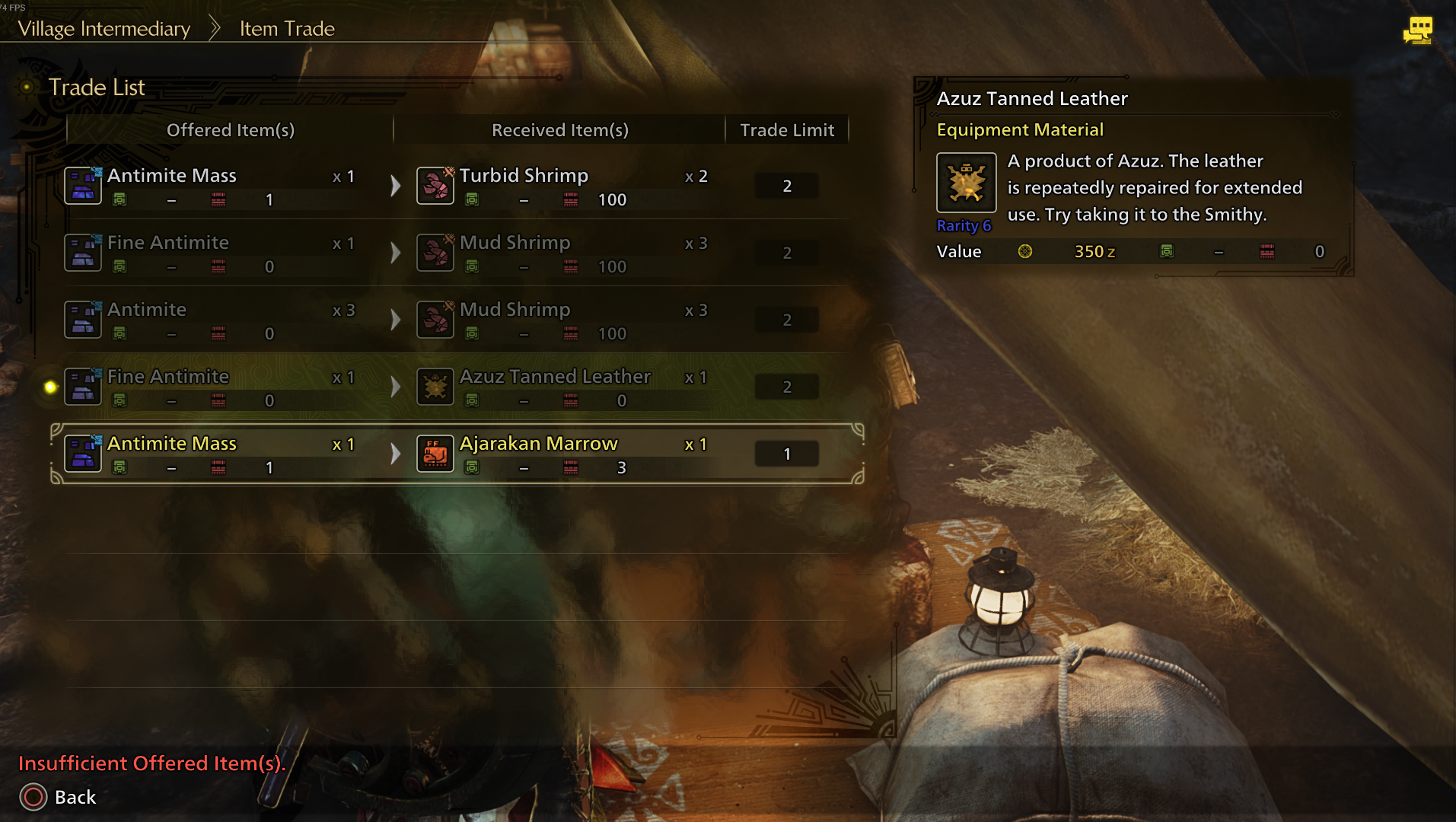Click the arrow beside Fine Antimite leather trade
The width and height of the screenshot is (1456, 822).
pos(395,386)
